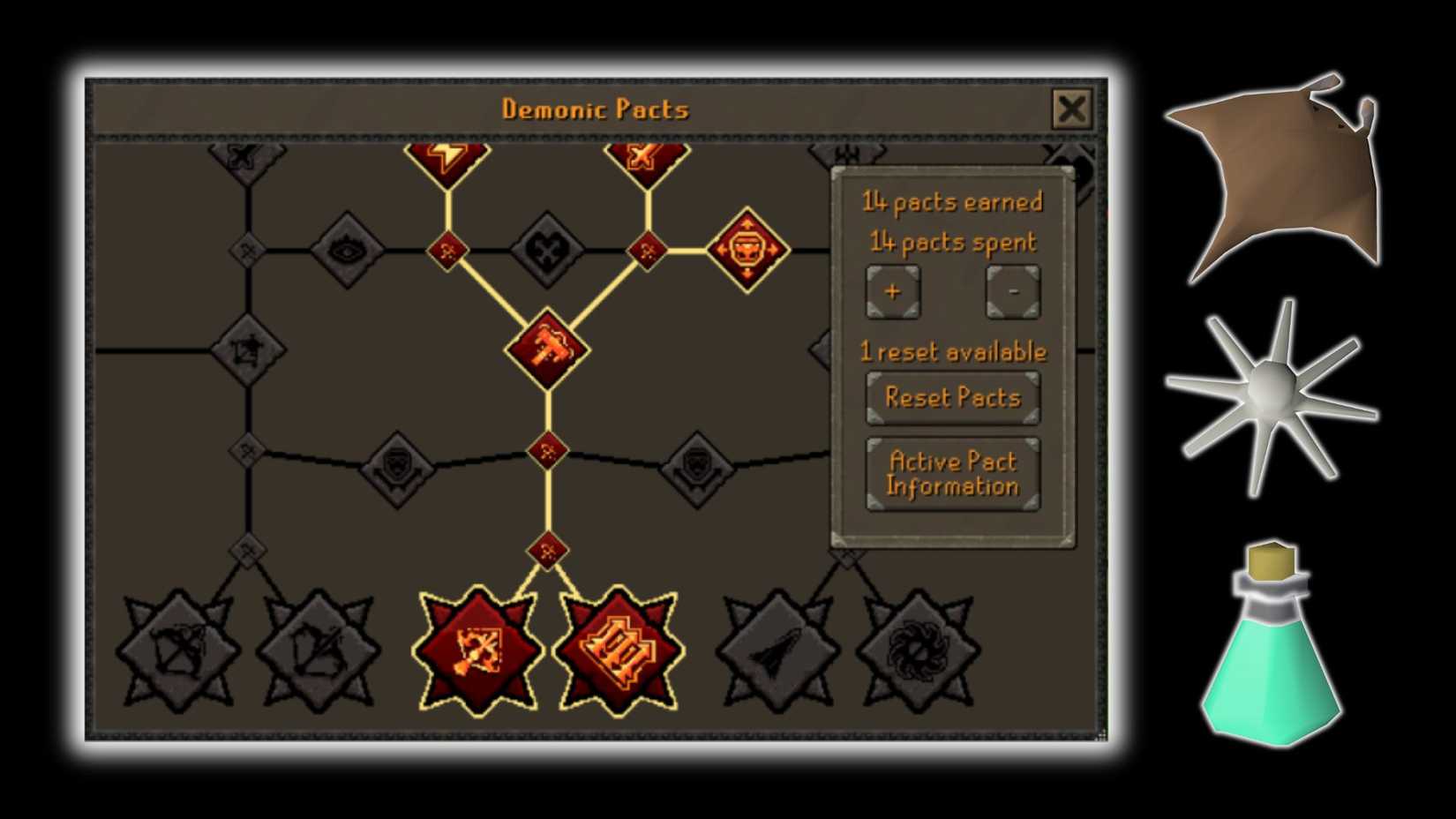Click the plus button to add a pact

pos(893,292)
